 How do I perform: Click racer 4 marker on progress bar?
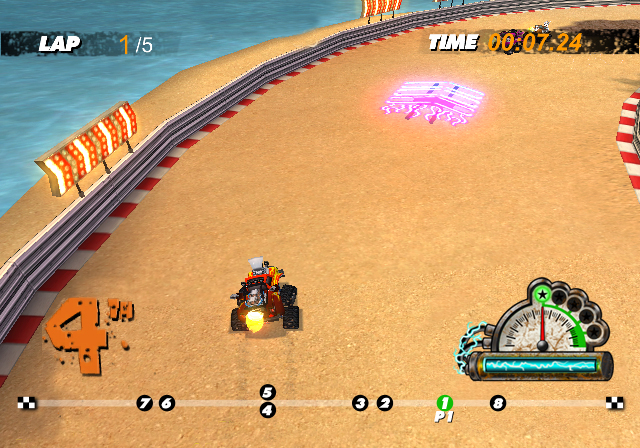click(x=267, y=410)
